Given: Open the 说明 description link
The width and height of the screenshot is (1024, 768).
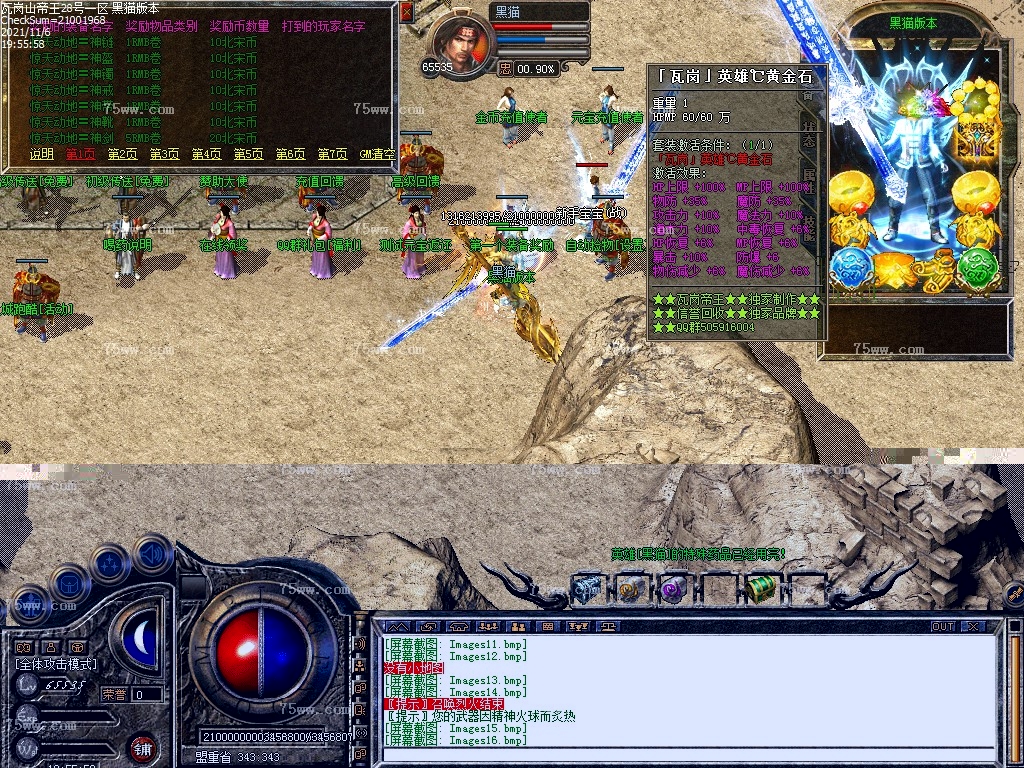Looking at the screenshot, I should pos(42,154).
